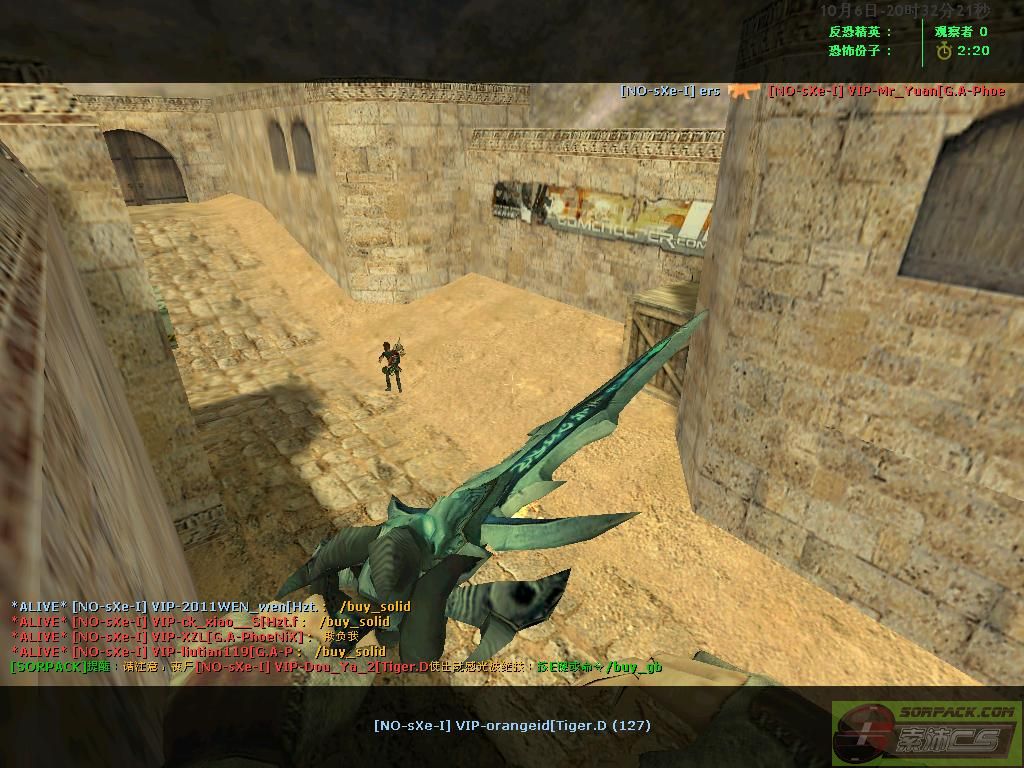1024x768 pixels.
Task: Select VIP-2011WEN_wen's chat message
Action: click(x=210, y=606)
